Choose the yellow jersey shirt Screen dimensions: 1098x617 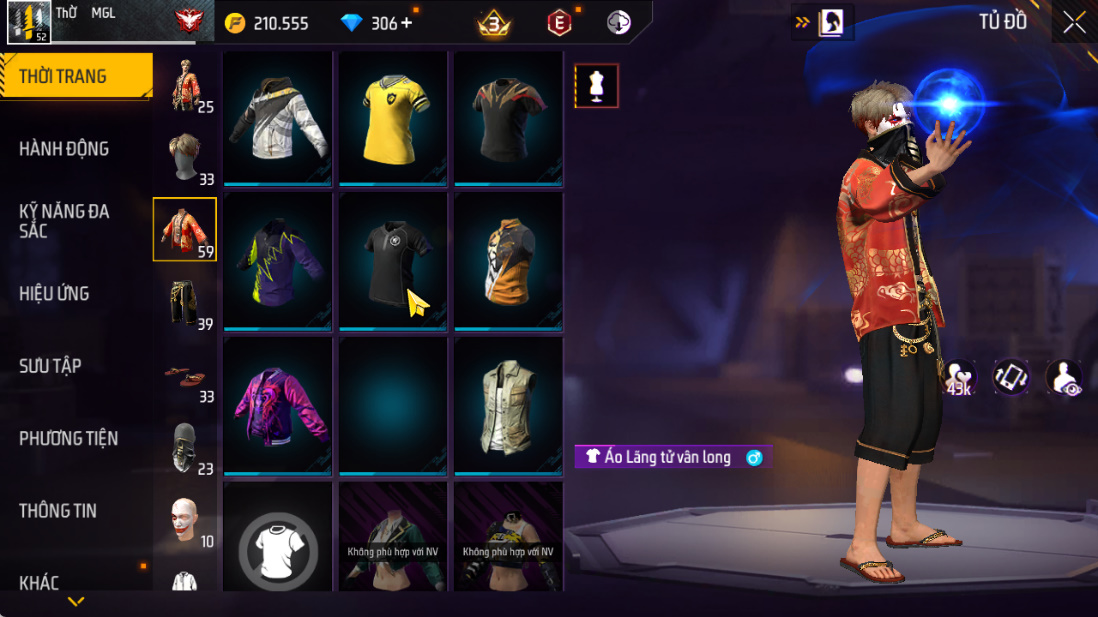393,118
